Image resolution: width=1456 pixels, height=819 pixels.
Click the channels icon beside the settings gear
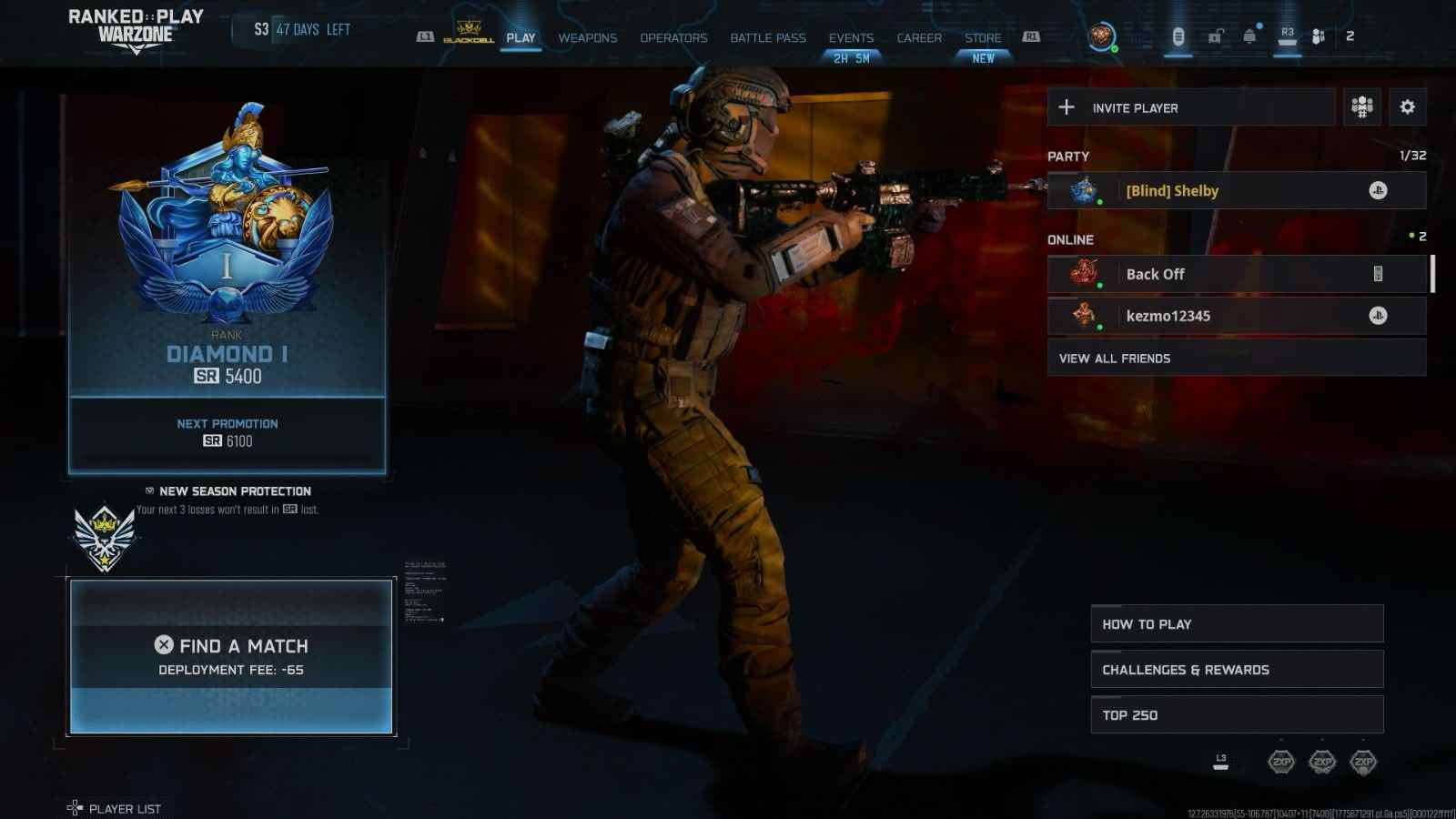tap(1360, 106)
